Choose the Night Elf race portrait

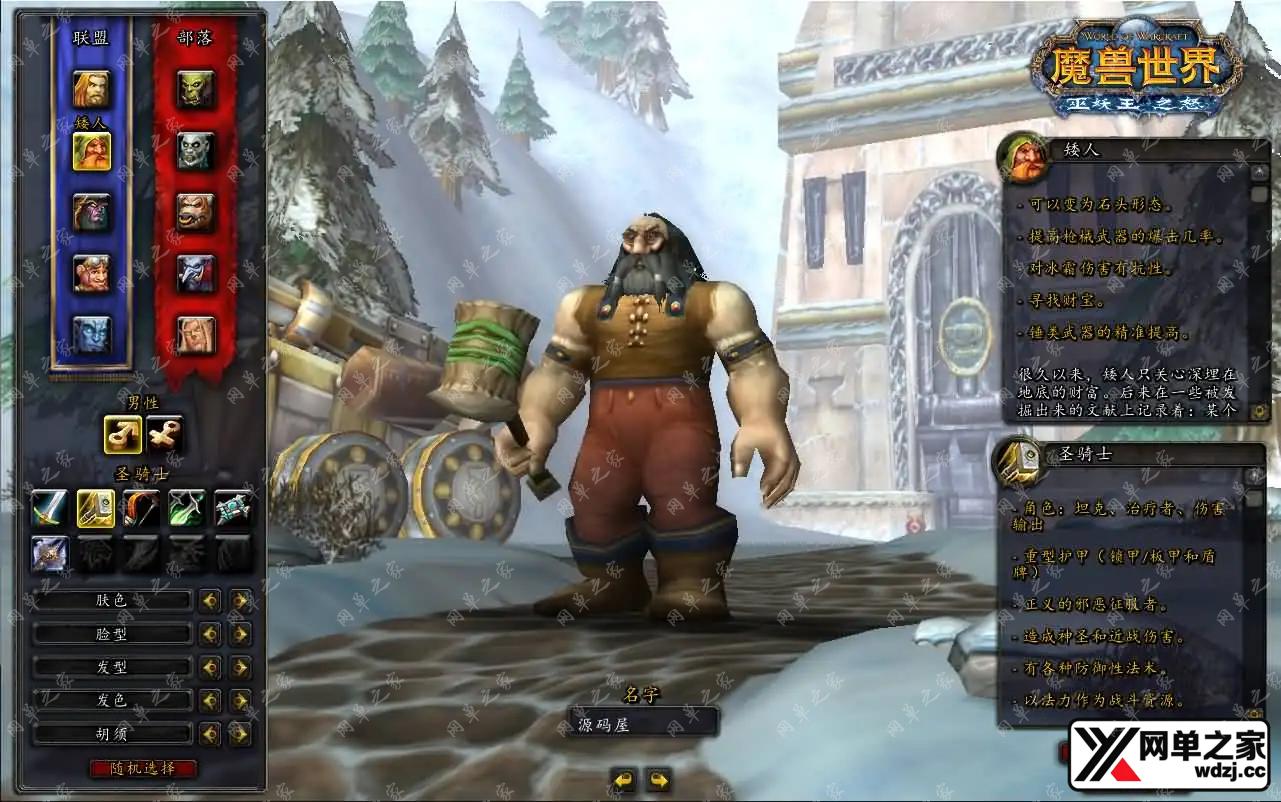[91, 212]
